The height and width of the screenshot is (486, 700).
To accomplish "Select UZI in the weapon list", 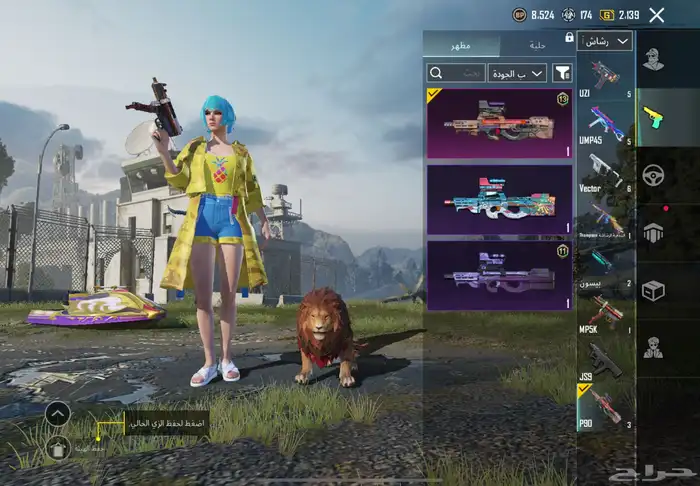I will point(605,78).
